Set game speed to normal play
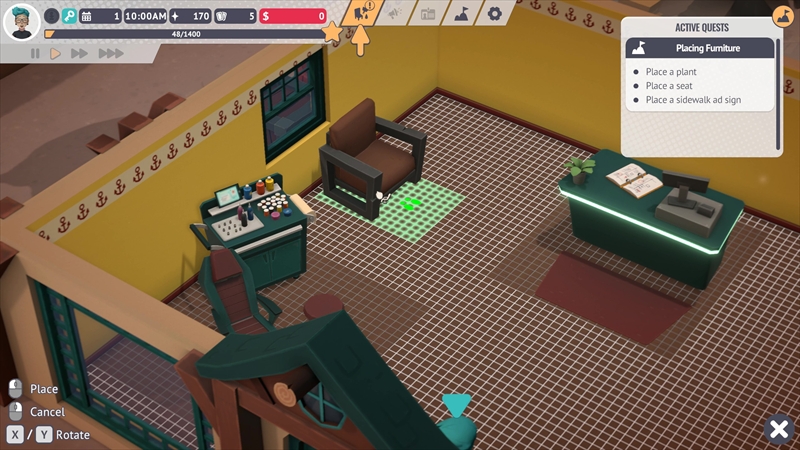Screen dimensions: 800x450 [56, 54]
